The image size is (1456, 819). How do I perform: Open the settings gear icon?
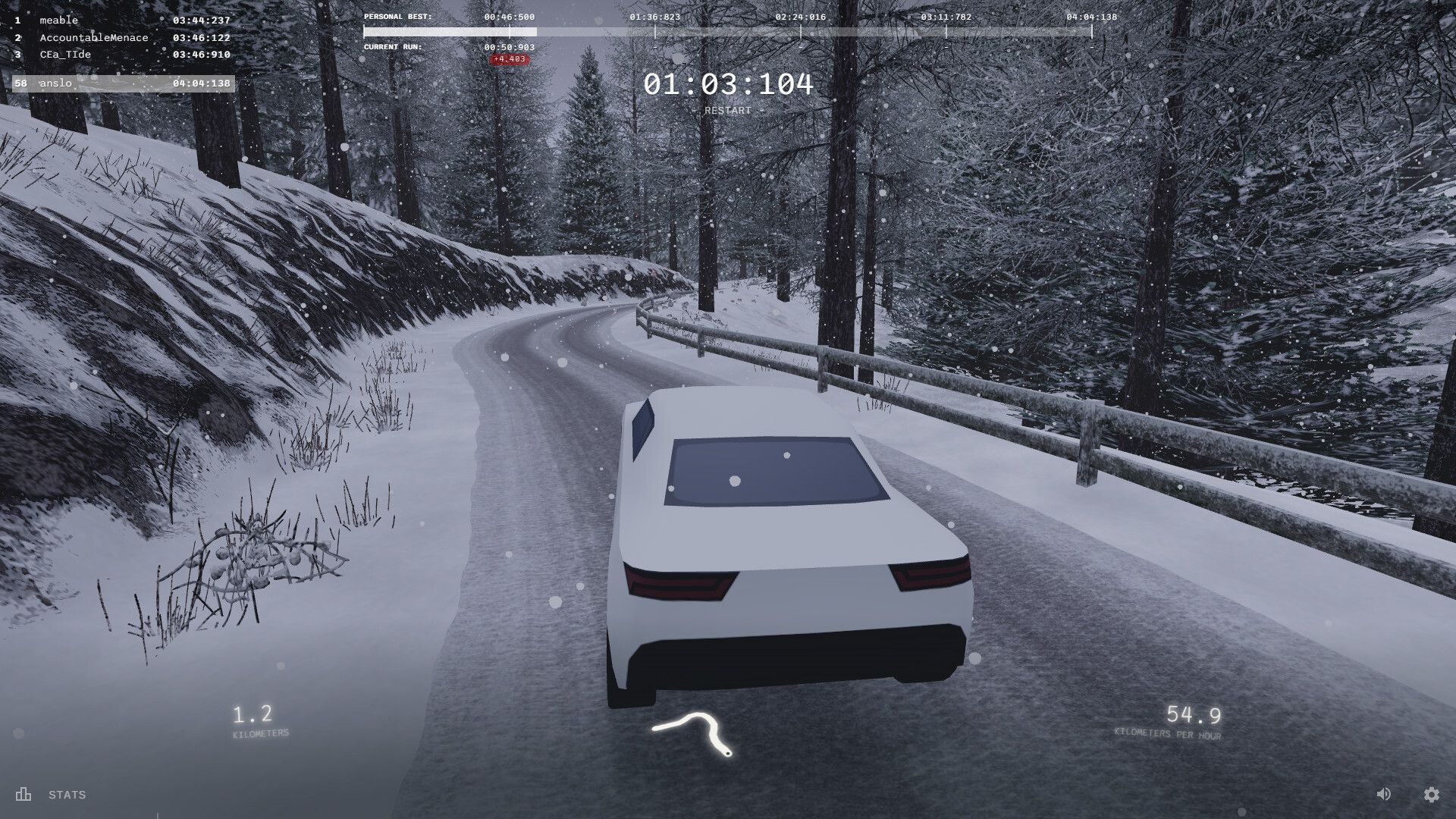pos(1430,795)
